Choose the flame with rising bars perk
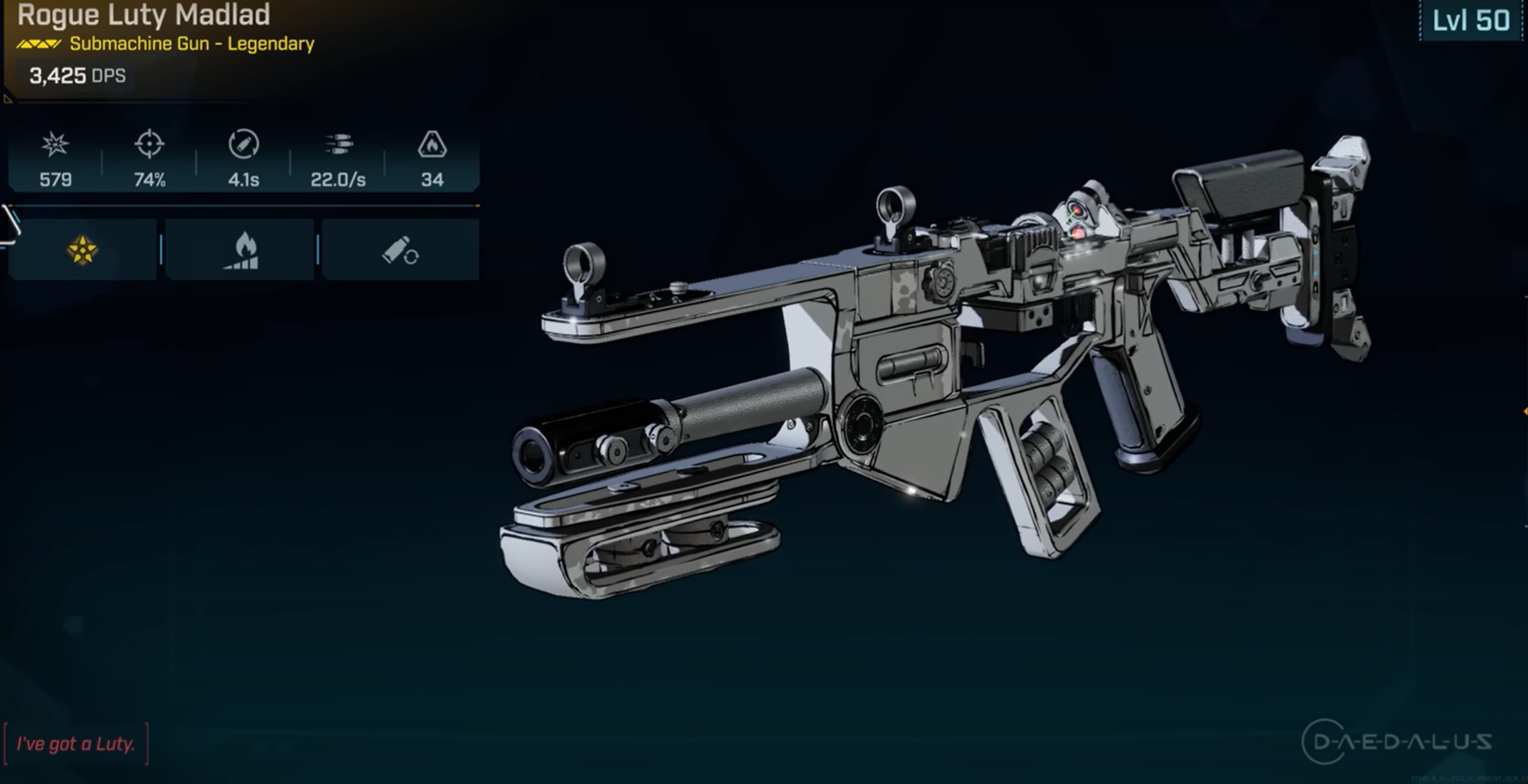 pos(241,250)
